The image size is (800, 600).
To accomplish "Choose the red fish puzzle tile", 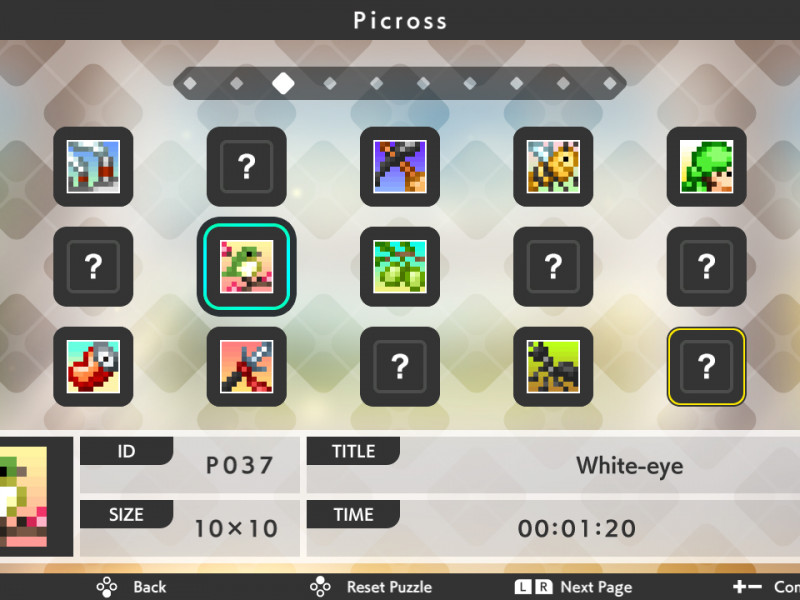I will pos(93,367).
